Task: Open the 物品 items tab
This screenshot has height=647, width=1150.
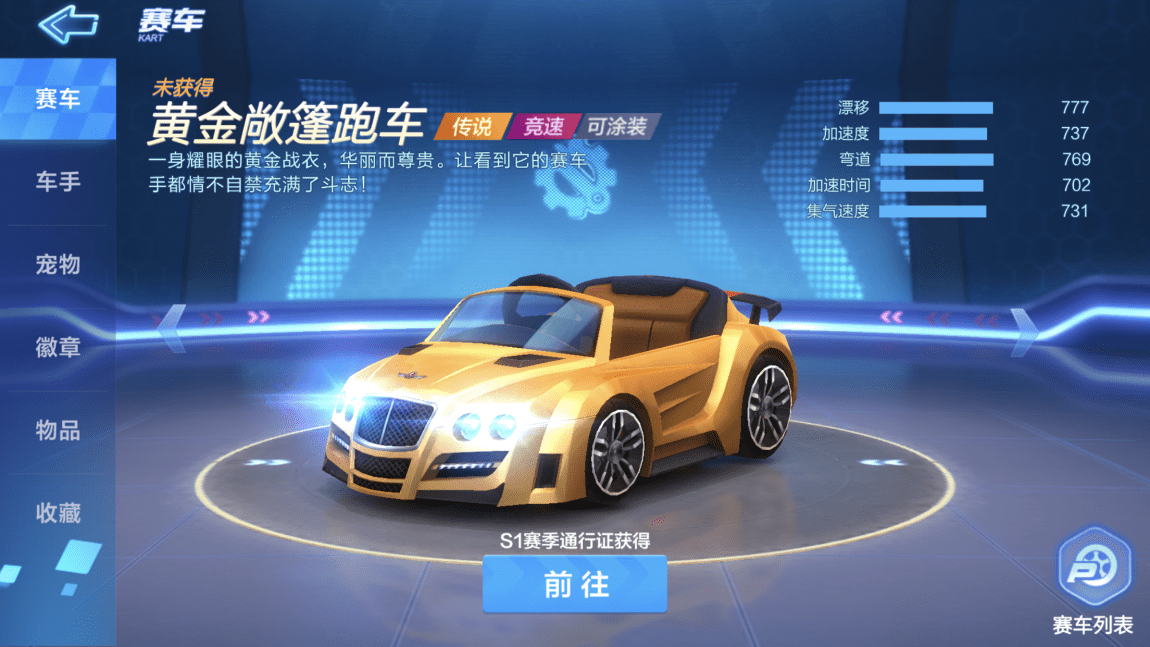Action: click(x=57, y=431)
